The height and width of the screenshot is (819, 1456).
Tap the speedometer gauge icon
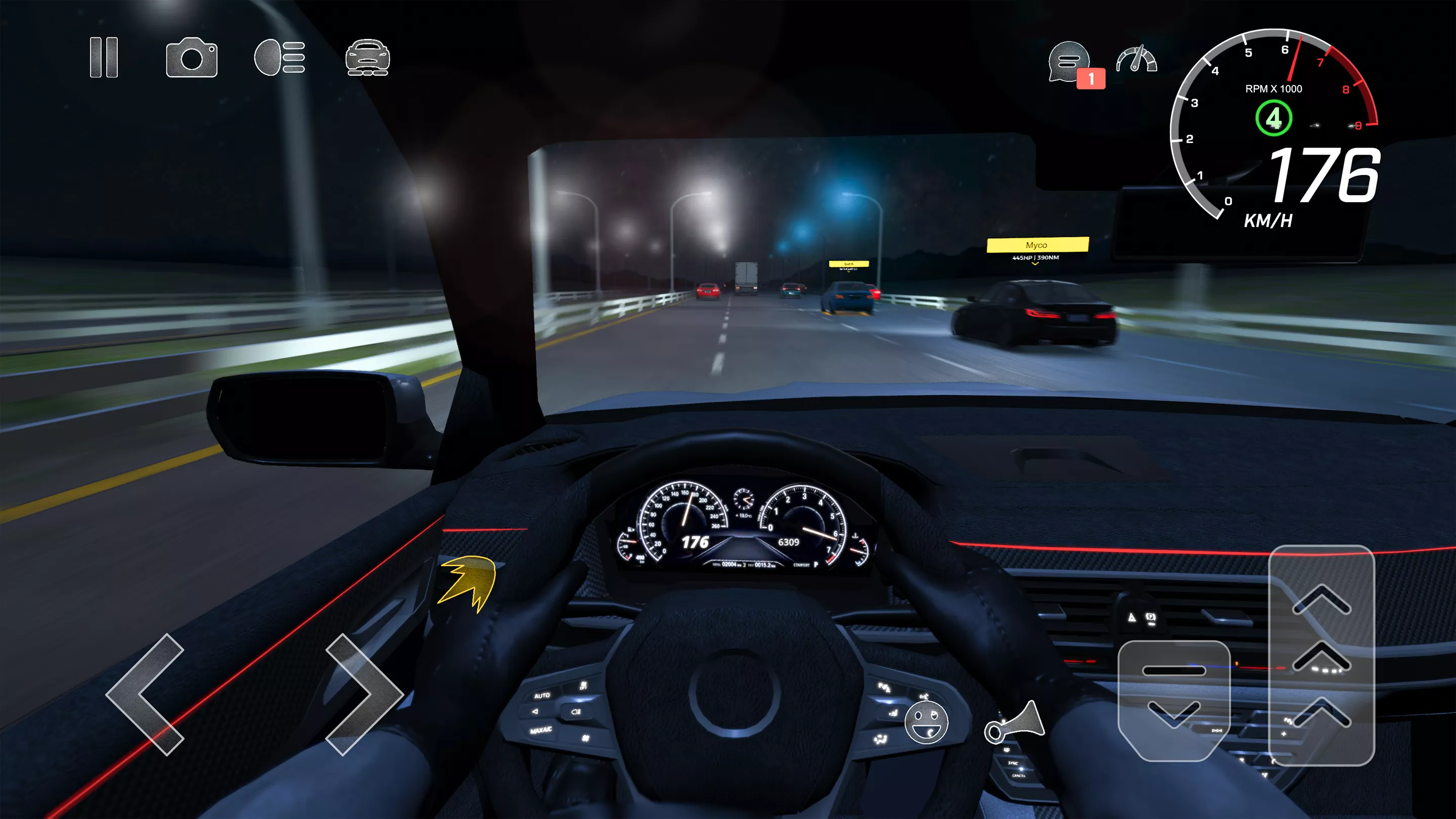(x=1136, y=59)
